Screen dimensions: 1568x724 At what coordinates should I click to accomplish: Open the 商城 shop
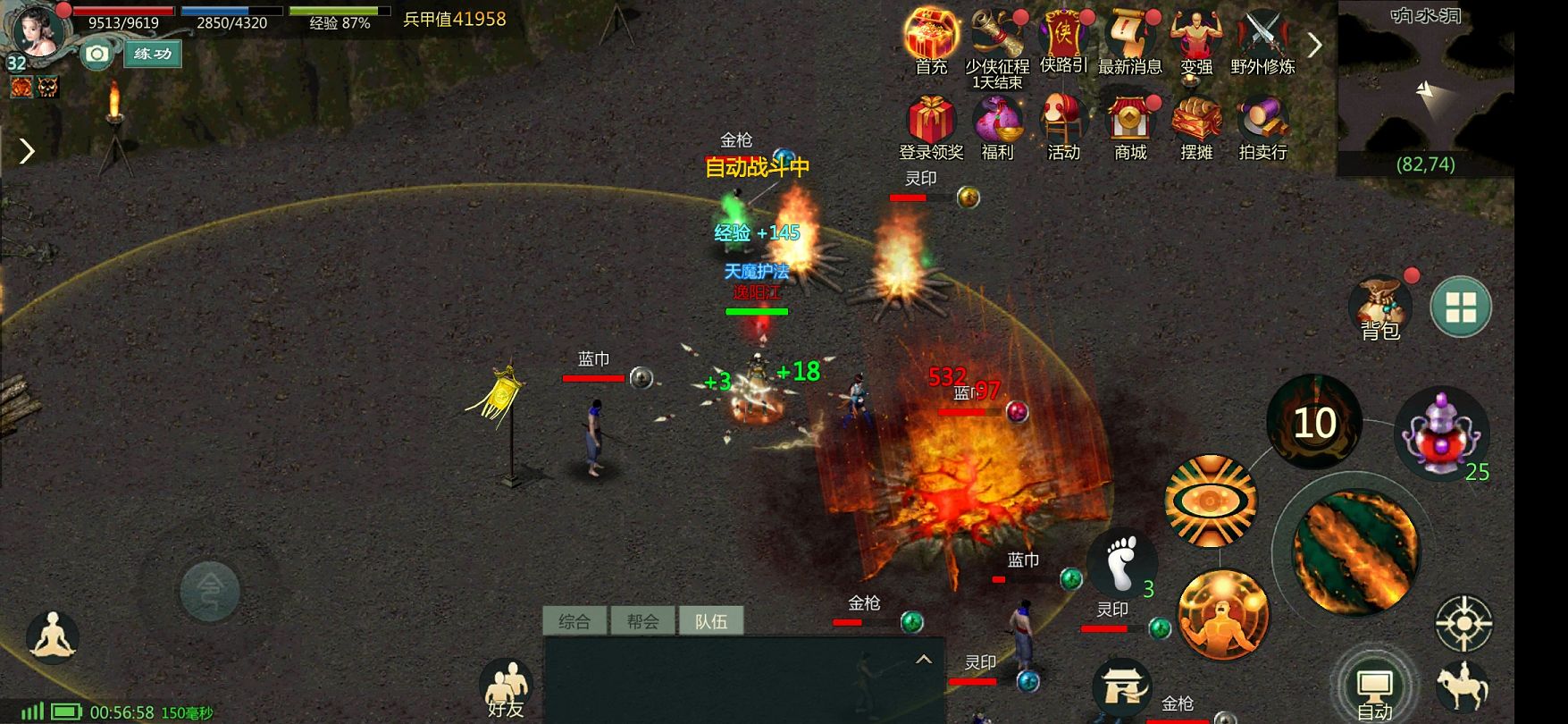click(x=1130, y=121)
